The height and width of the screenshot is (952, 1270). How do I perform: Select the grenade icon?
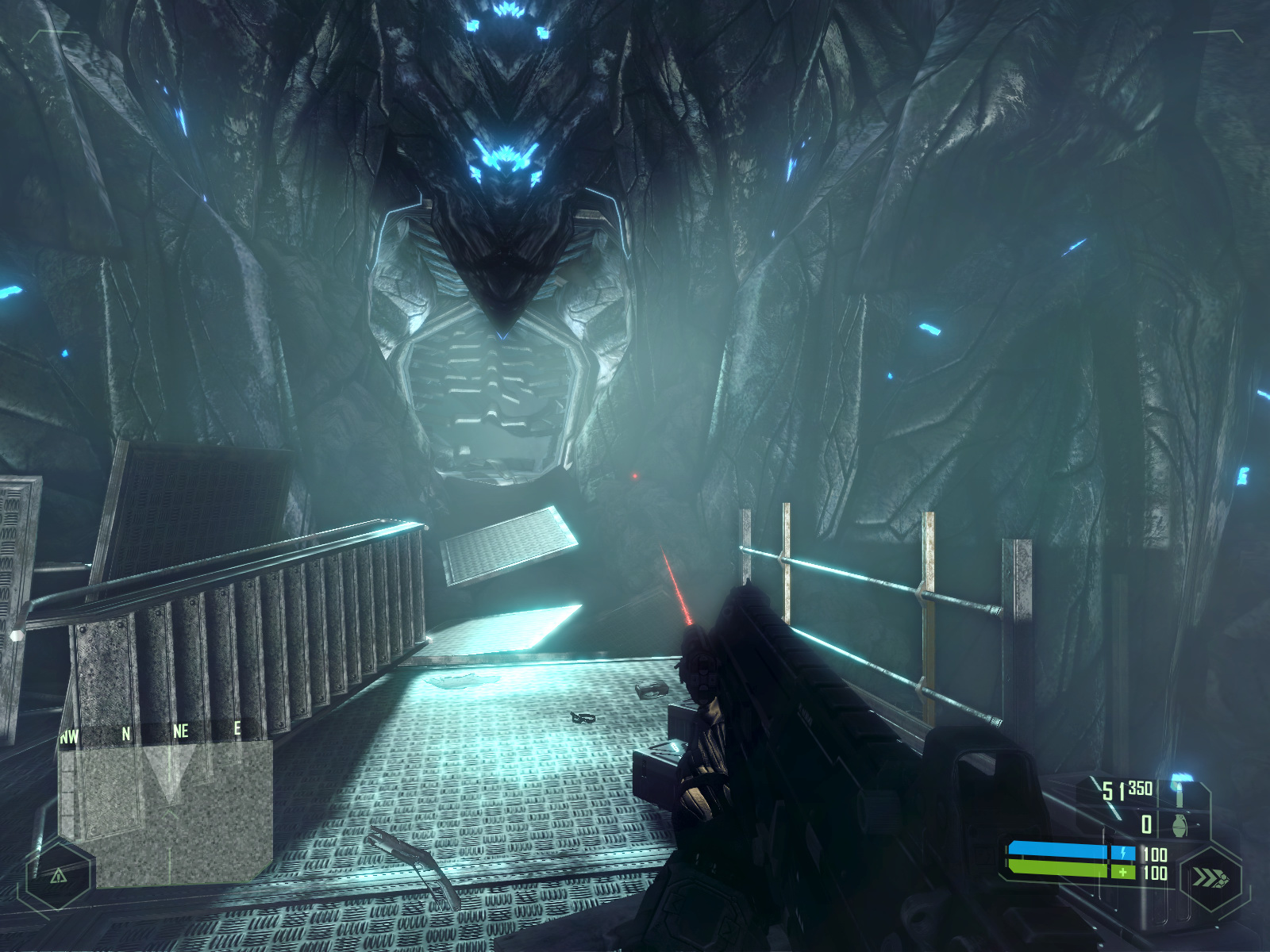[x=1180, y=825]
